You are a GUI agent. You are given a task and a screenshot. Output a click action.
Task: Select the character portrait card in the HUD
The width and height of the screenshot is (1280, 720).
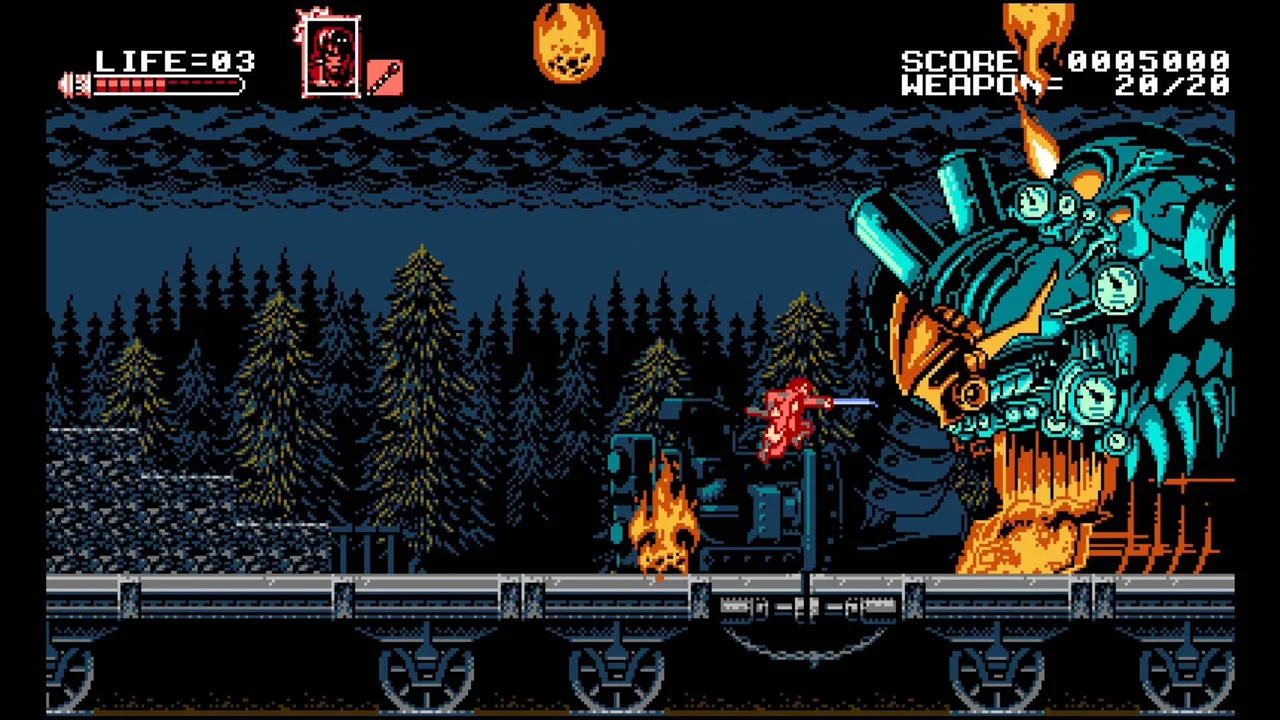point(330,55)
